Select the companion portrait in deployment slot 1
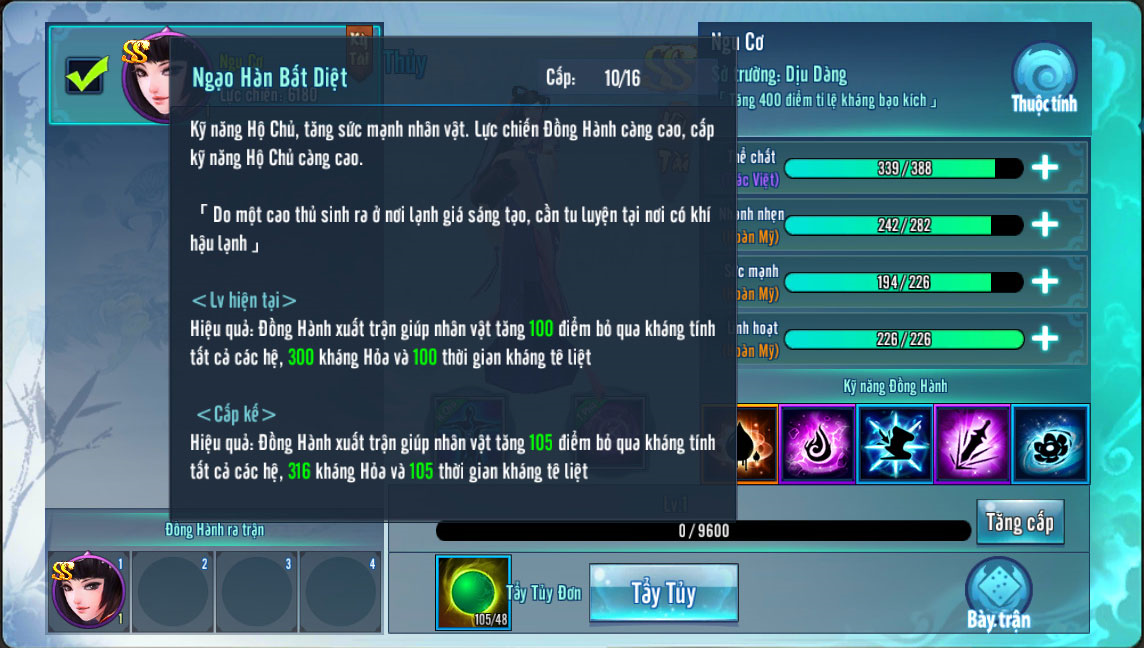 pyautogui.click(x=88, y=592)
